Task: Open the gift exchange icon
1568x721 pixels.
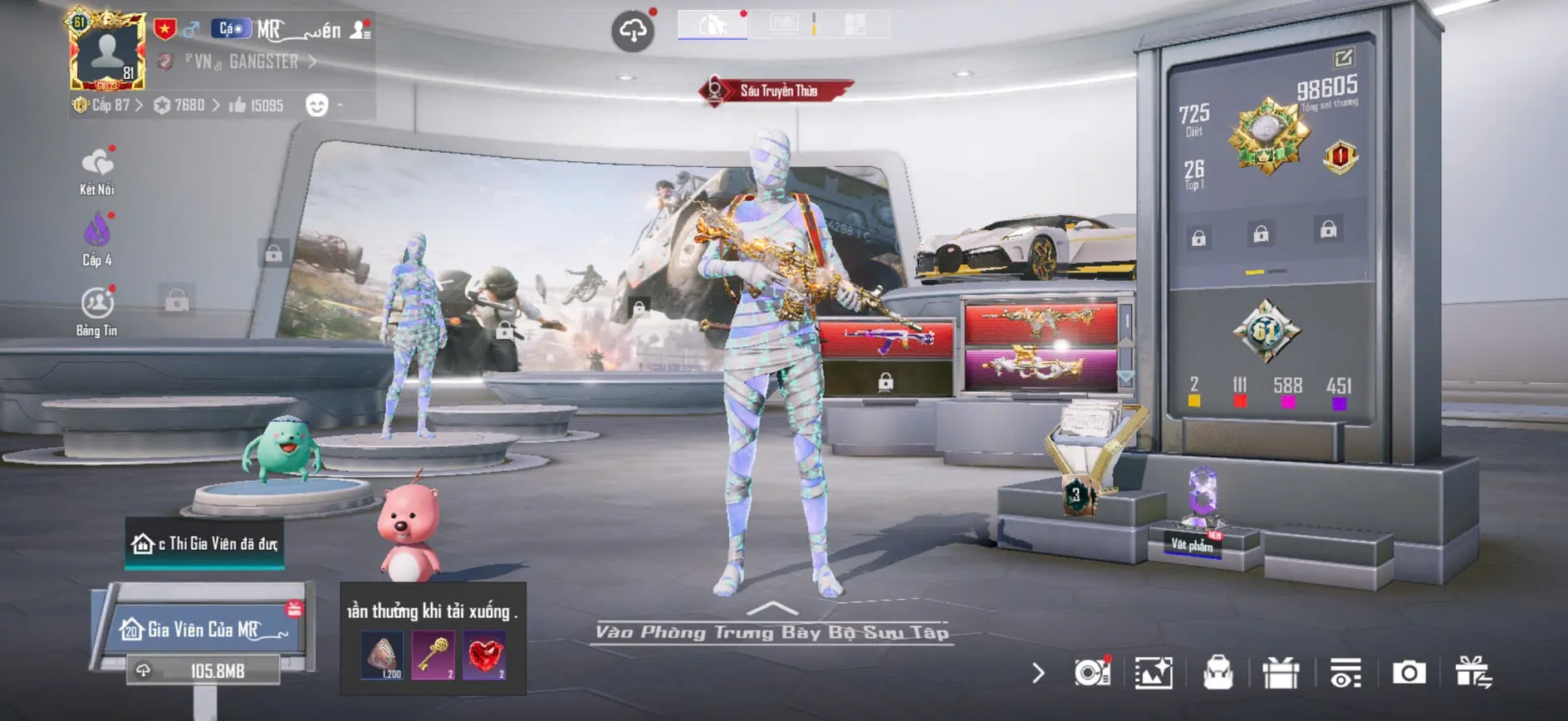Action: [x=1472, y=673]
